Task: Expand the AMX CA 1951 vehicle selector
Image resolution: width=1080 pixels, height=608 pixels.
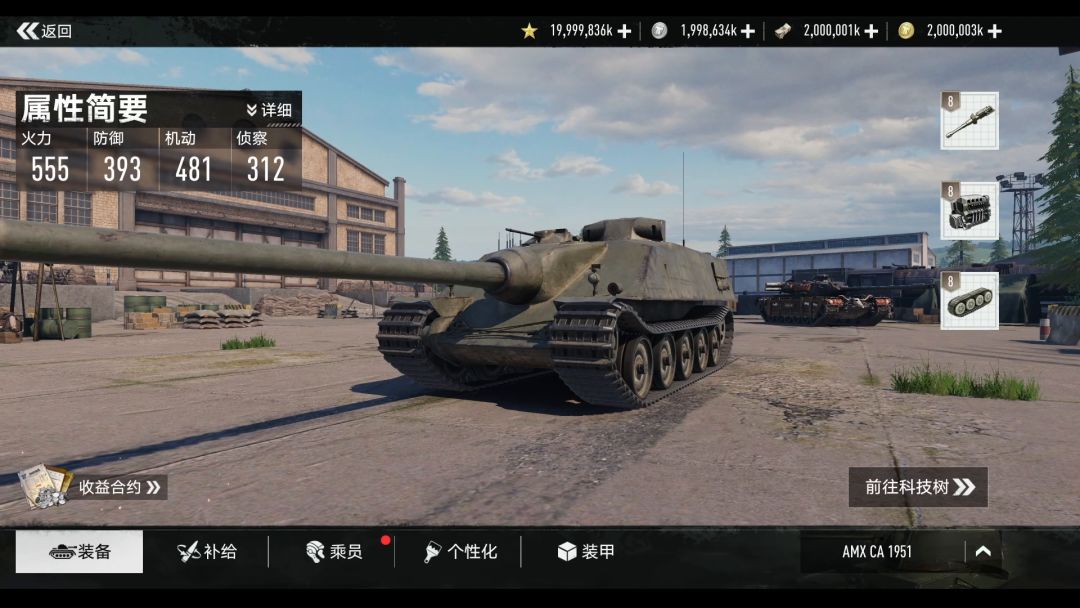Action: (982, 551)
